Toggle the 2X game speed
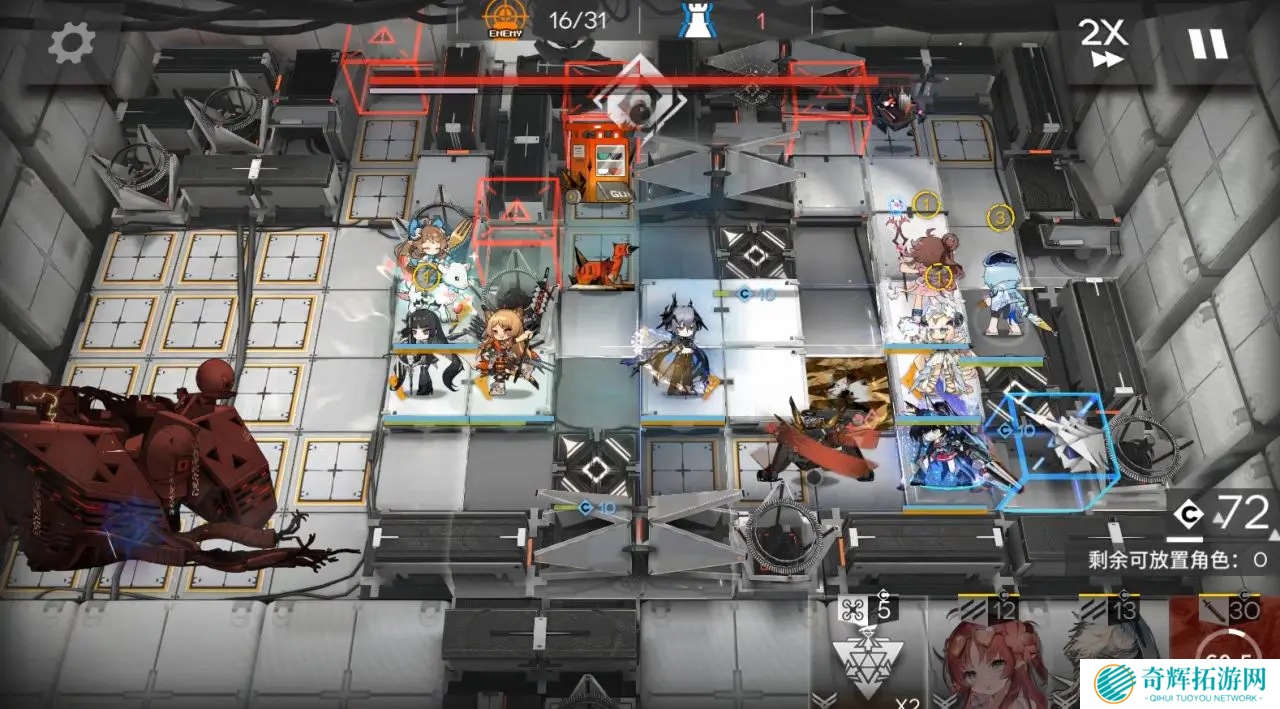 [x=1102, y=43]
